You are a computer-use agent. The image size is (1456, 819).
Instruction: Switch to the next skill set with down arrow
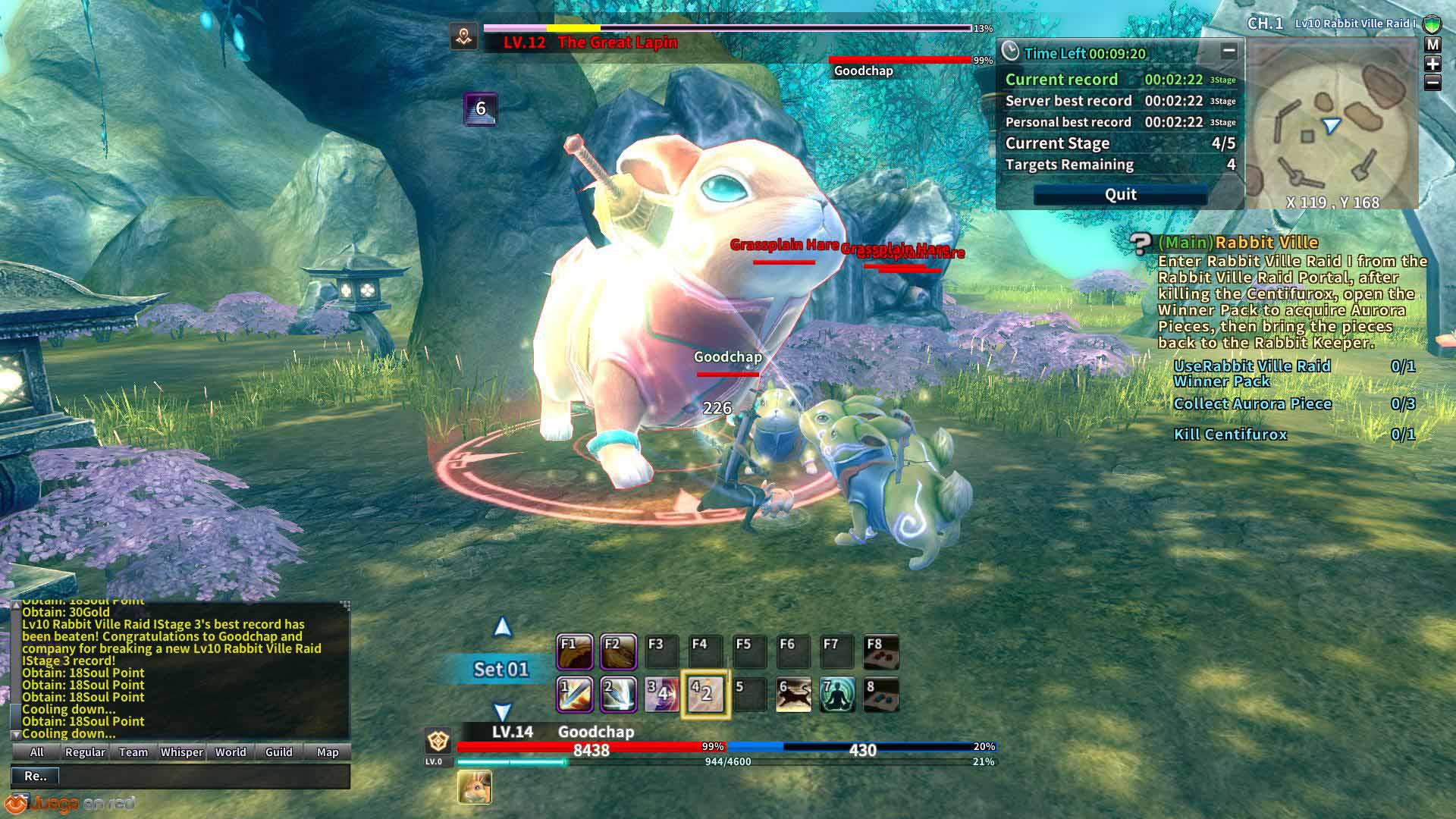(x=502, y=711)
